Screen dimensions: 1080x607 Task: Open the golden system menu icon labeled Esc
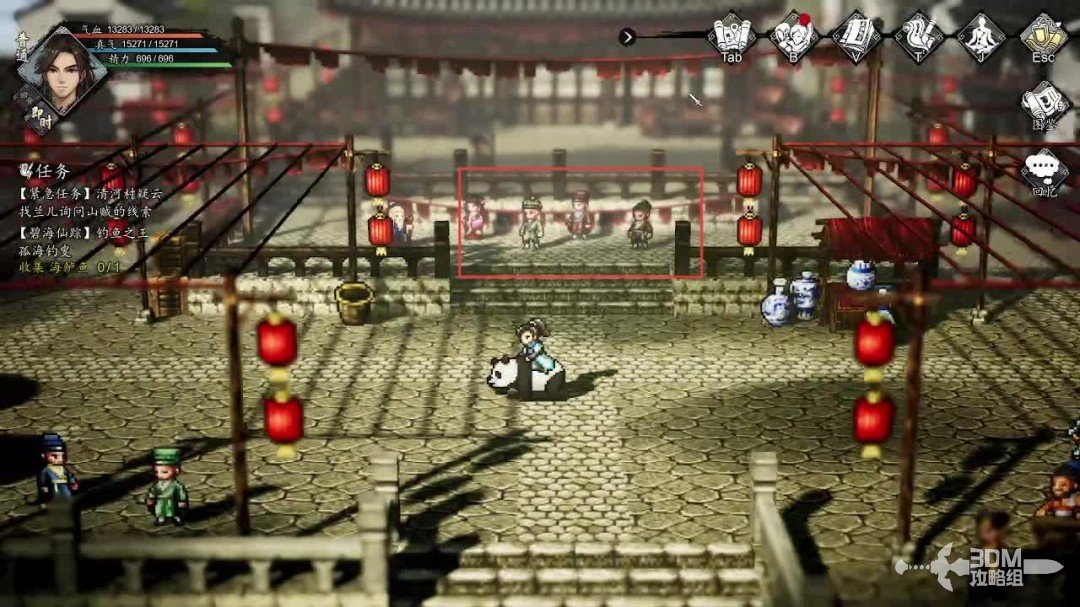click(1043, 36)
